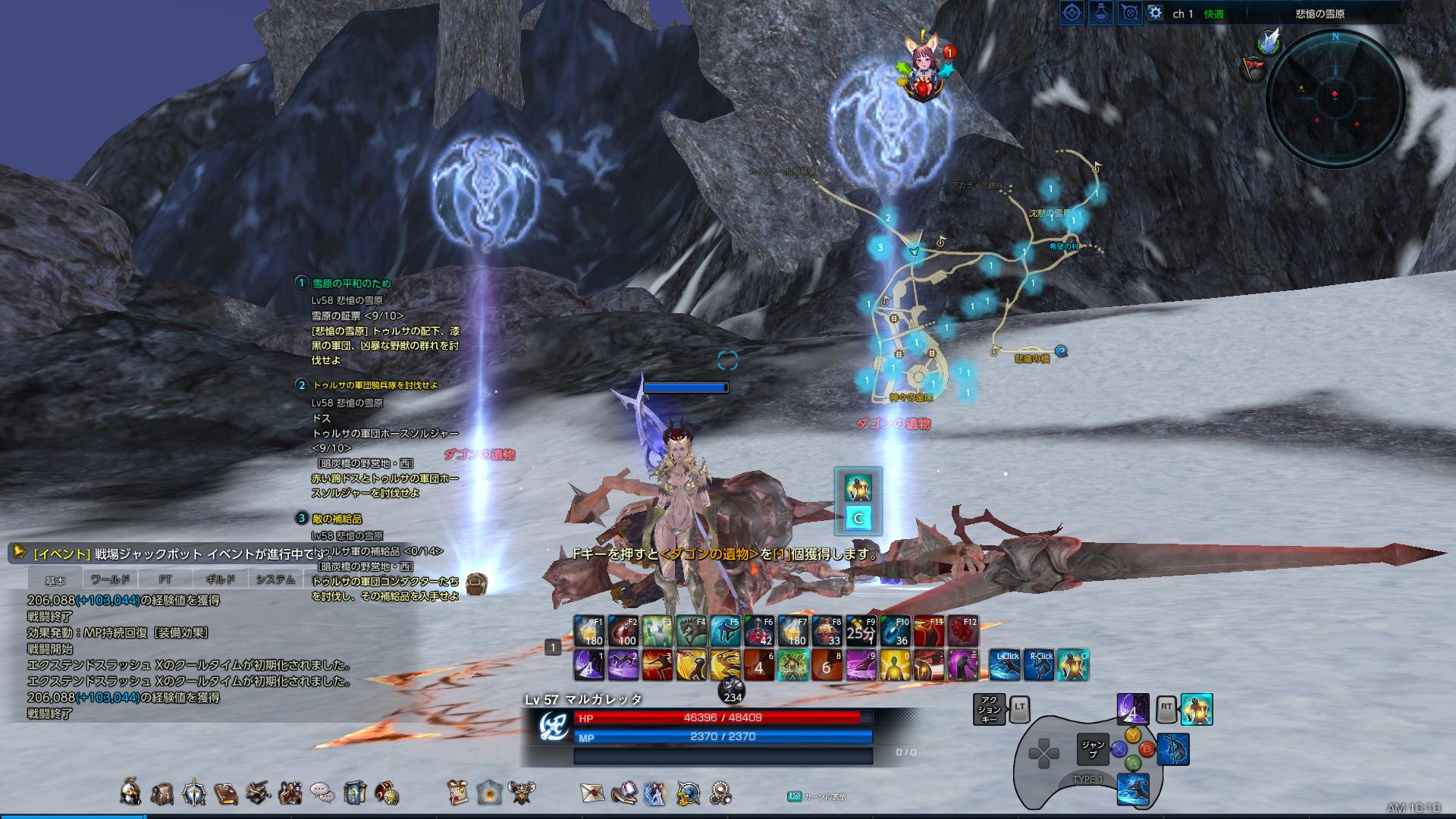This screenshot has width=1456, height=819.
Task: Switch to the ワールド chat tab
Action: click(x=110, y=579)
